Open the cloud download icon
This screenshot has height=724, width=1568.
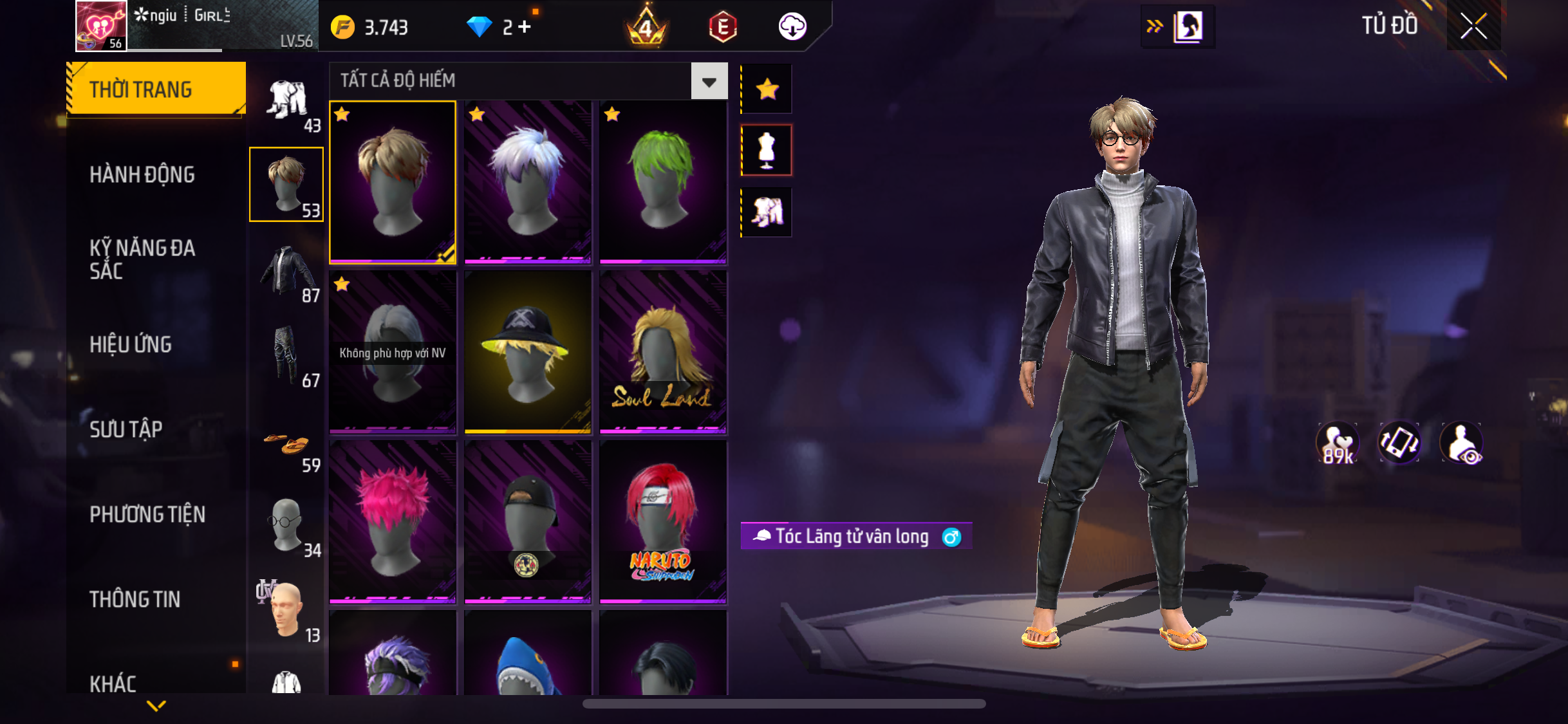click(x=792, y=27)
